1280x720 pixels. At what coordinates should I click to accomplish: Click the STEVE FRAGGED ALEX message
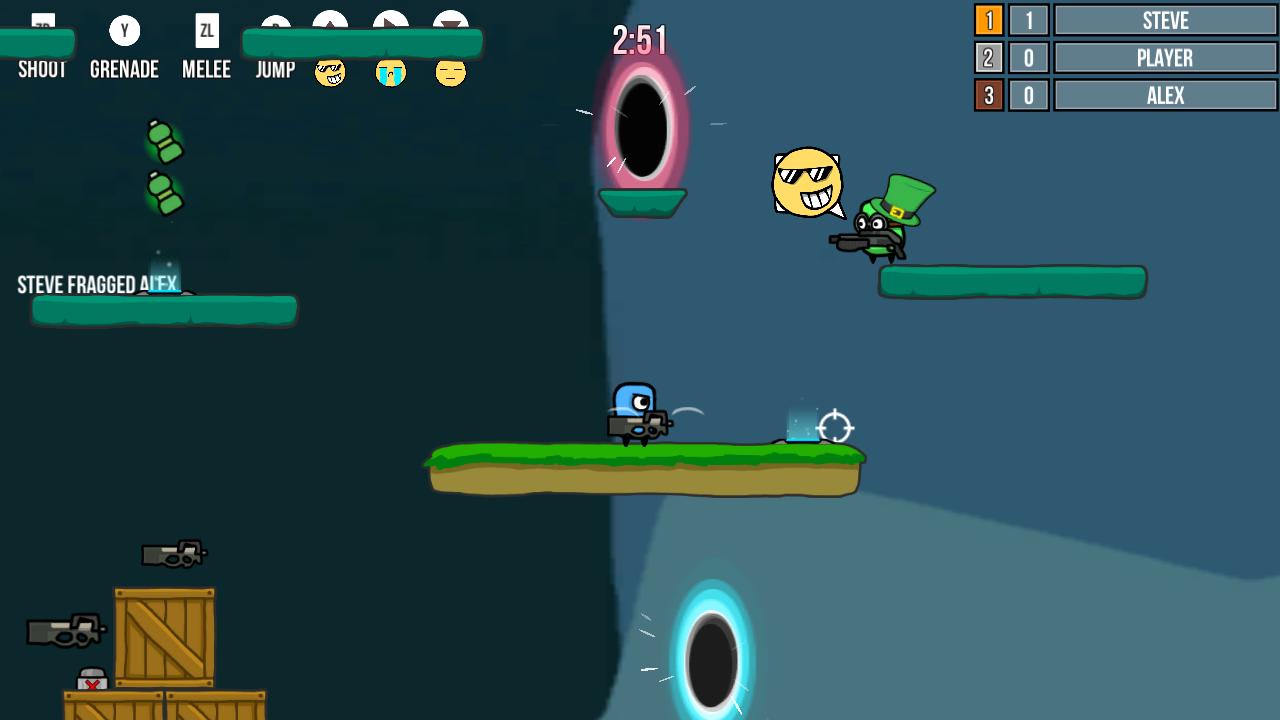click(x=98, y=284)
